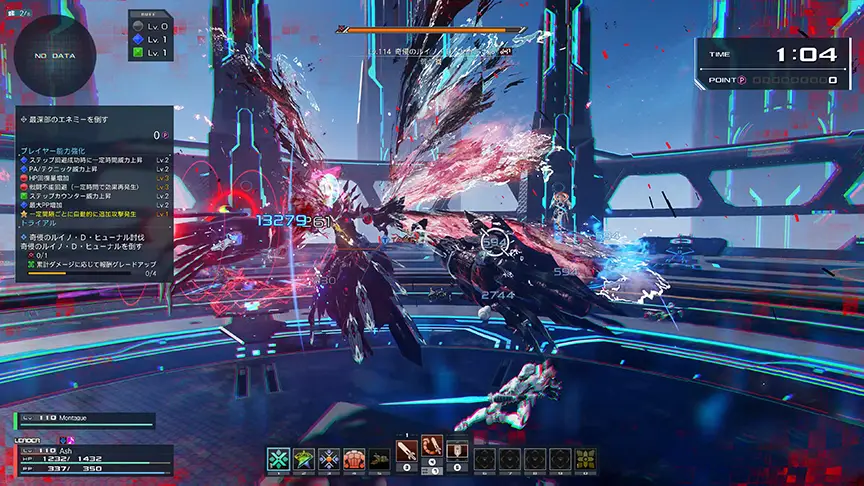Select the dark green dragon hotbar slot
Image resolution: width=864 pixels, height=486 pixels.
coord(378,459)
